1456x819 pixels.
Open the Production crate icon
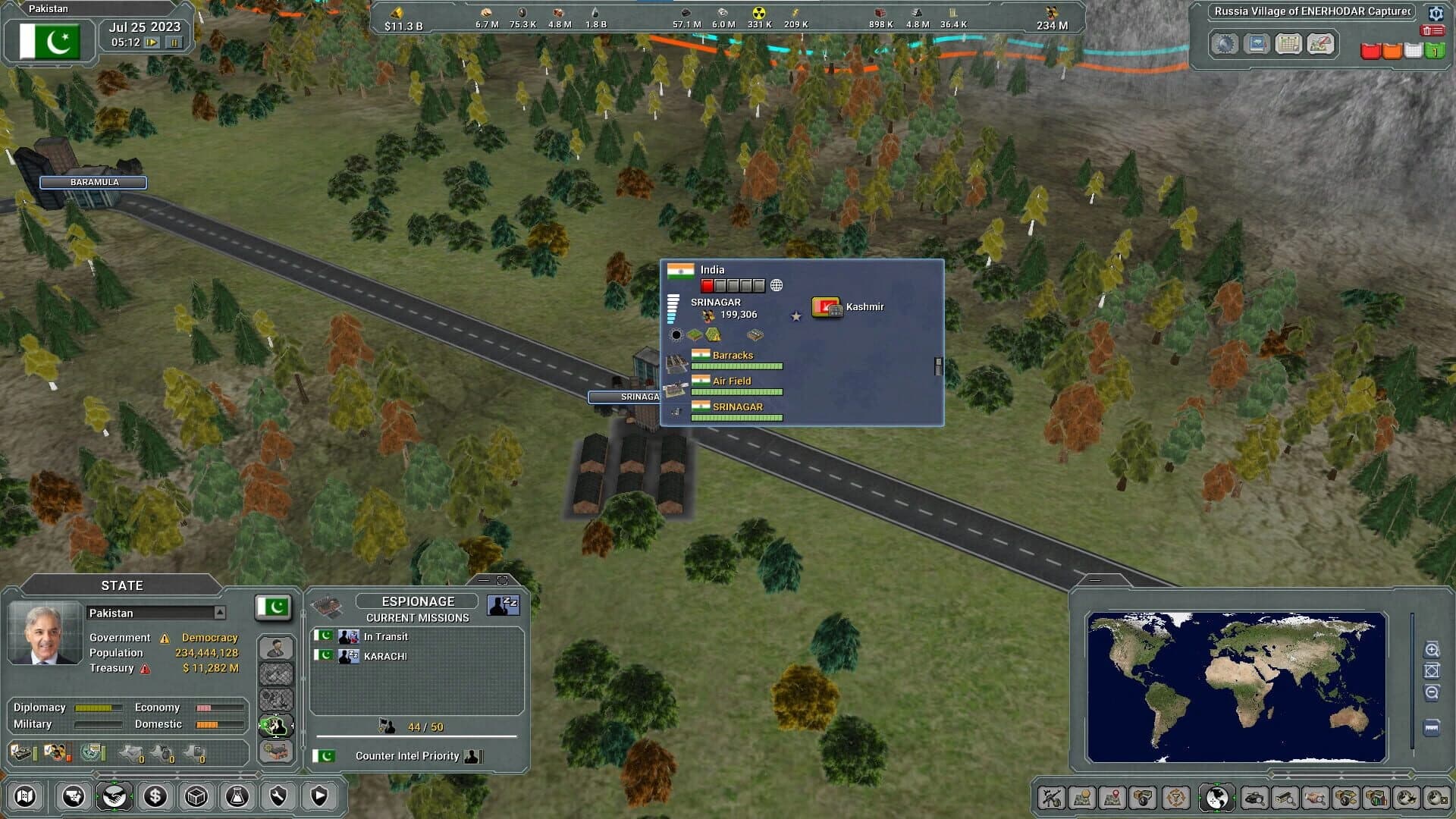195,796
